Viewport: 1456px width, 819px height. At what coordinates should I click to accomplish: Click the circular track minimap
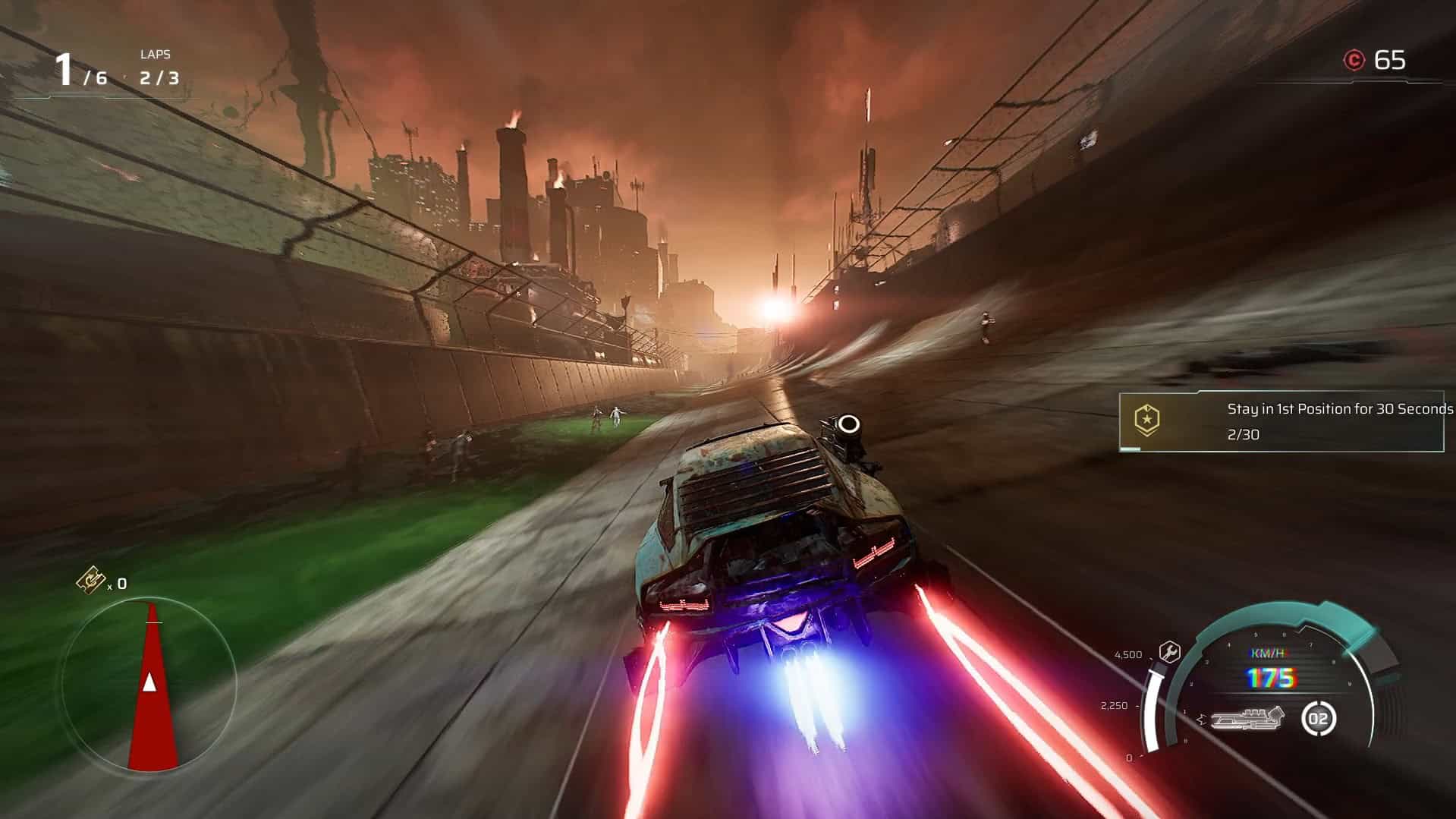149,684
